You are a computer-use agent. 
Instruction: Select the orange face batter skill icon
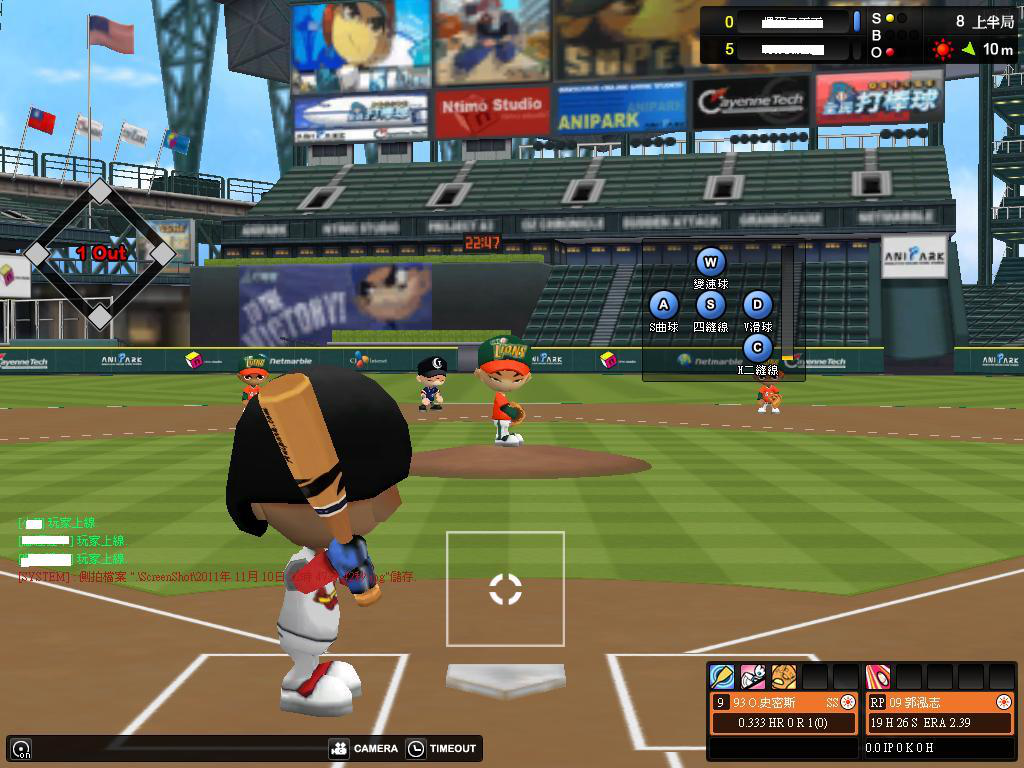tap(783, 677)
